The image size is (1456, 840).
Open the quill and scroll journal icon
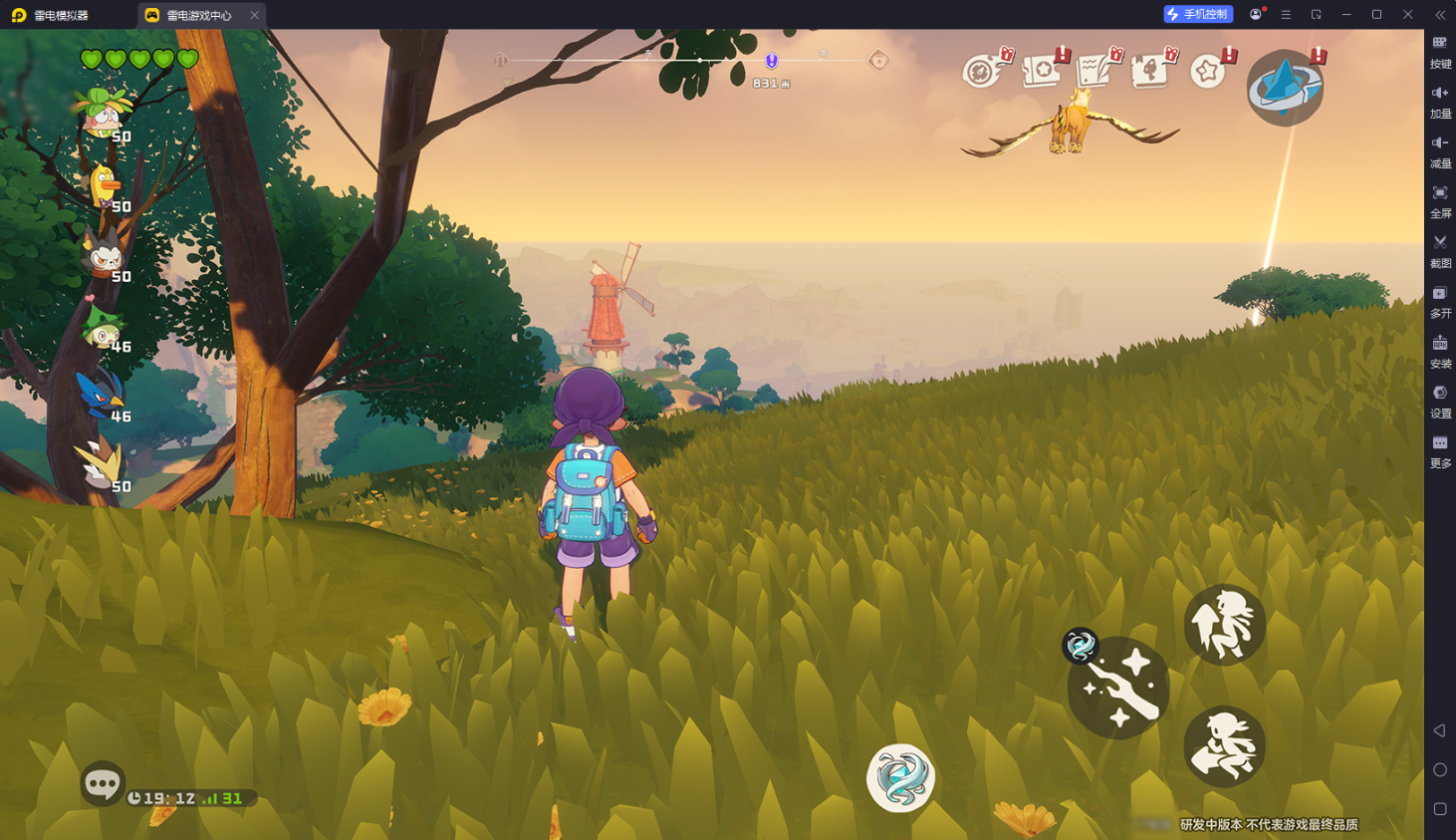(x=1095, y=71)
